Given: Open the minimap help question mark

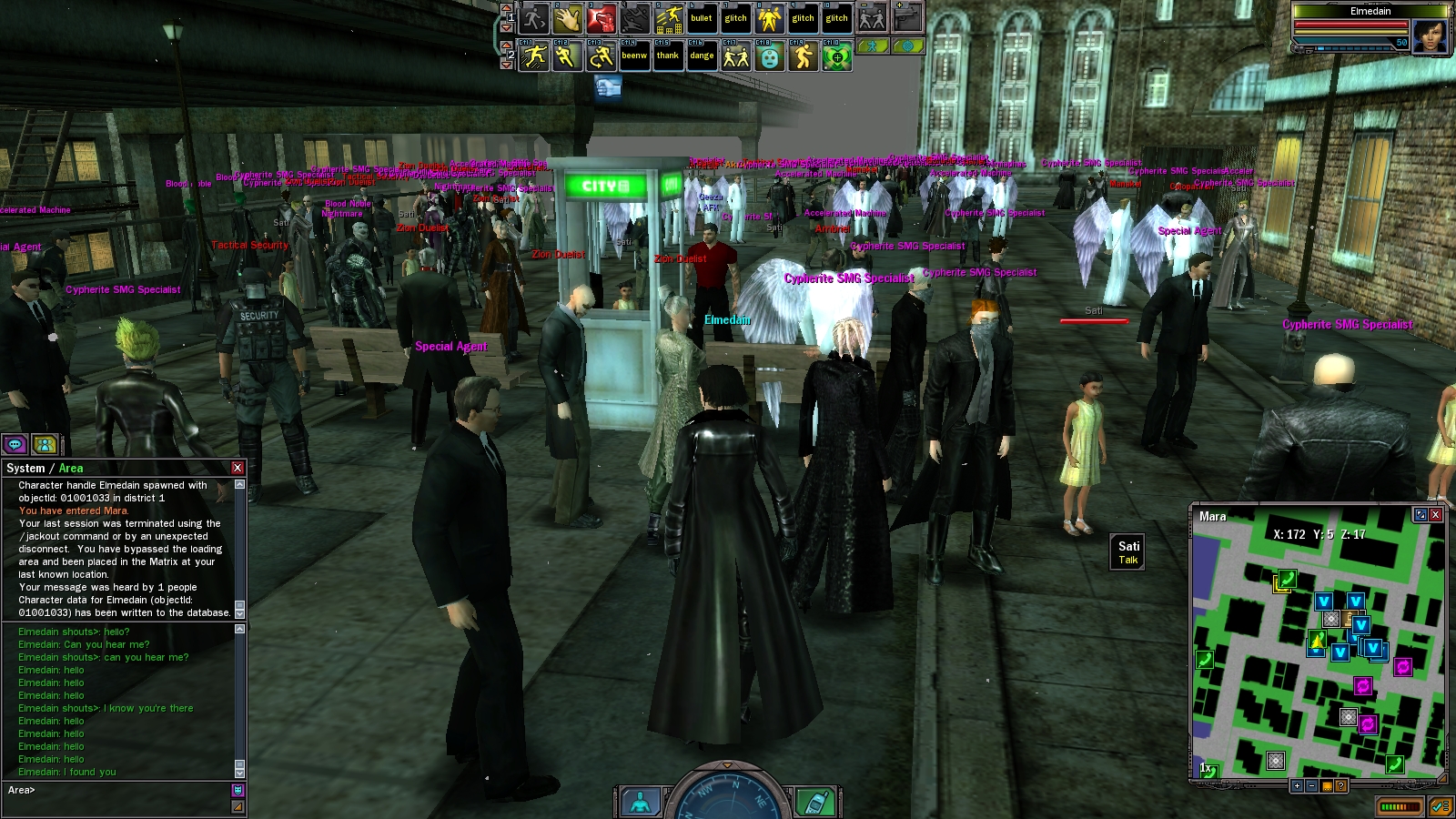Looking at the screenshot, I should coord(1340,785).
